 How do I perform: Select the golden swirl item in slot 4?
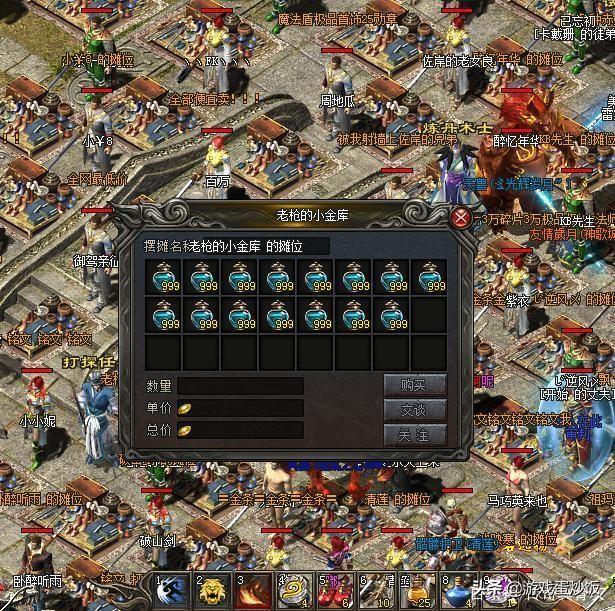[294, 590]
